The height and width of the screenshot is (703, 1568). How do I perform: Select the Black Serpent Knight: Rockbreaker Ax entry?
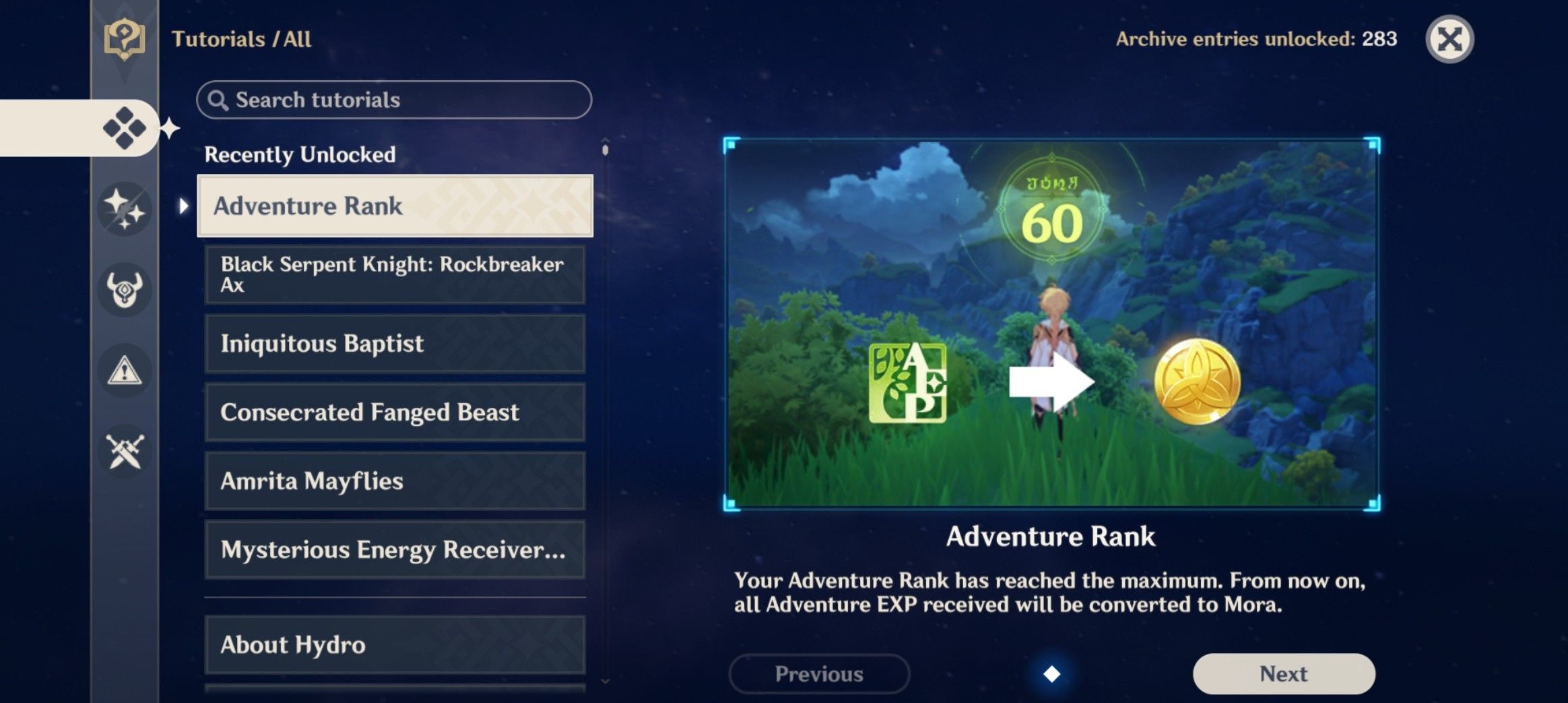click(394, 275)
